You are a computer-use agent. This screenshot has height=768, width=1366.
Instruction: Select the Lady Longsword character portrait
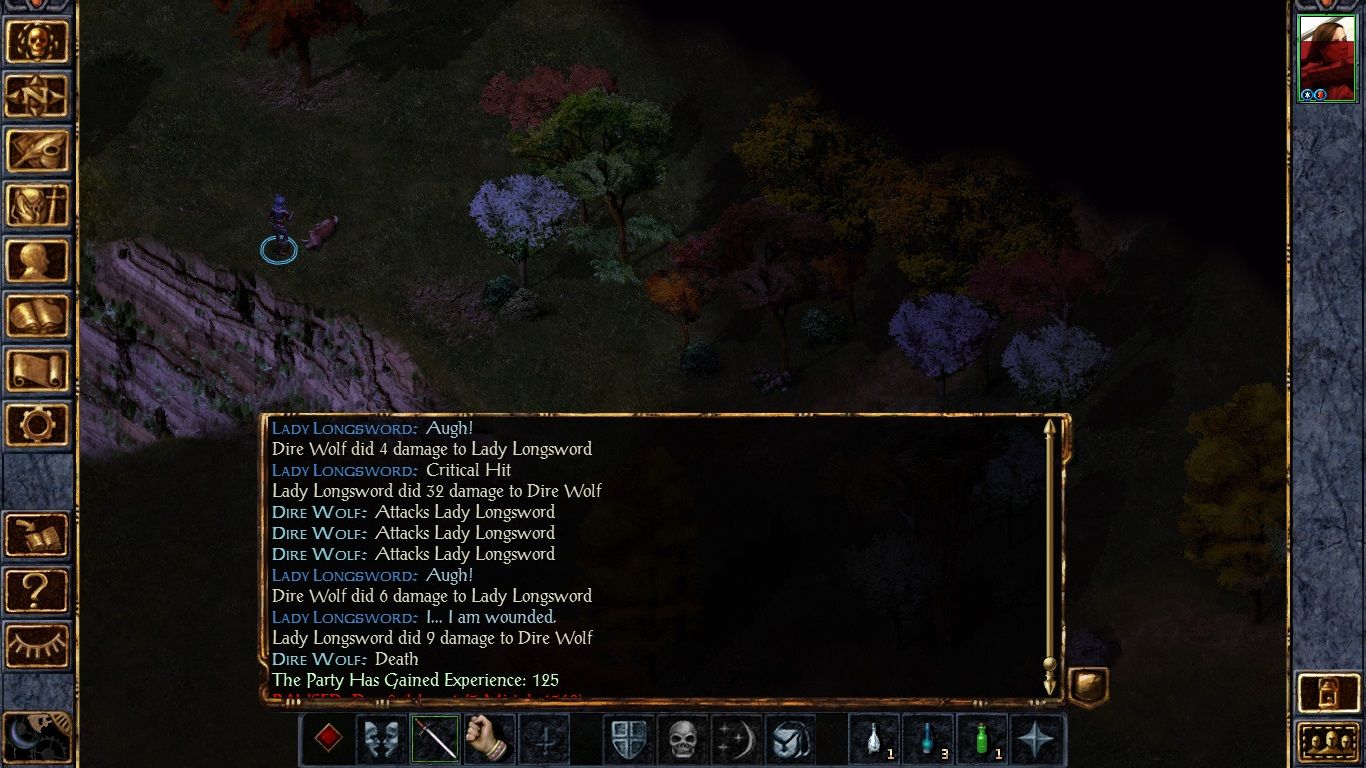[1326, 58]
